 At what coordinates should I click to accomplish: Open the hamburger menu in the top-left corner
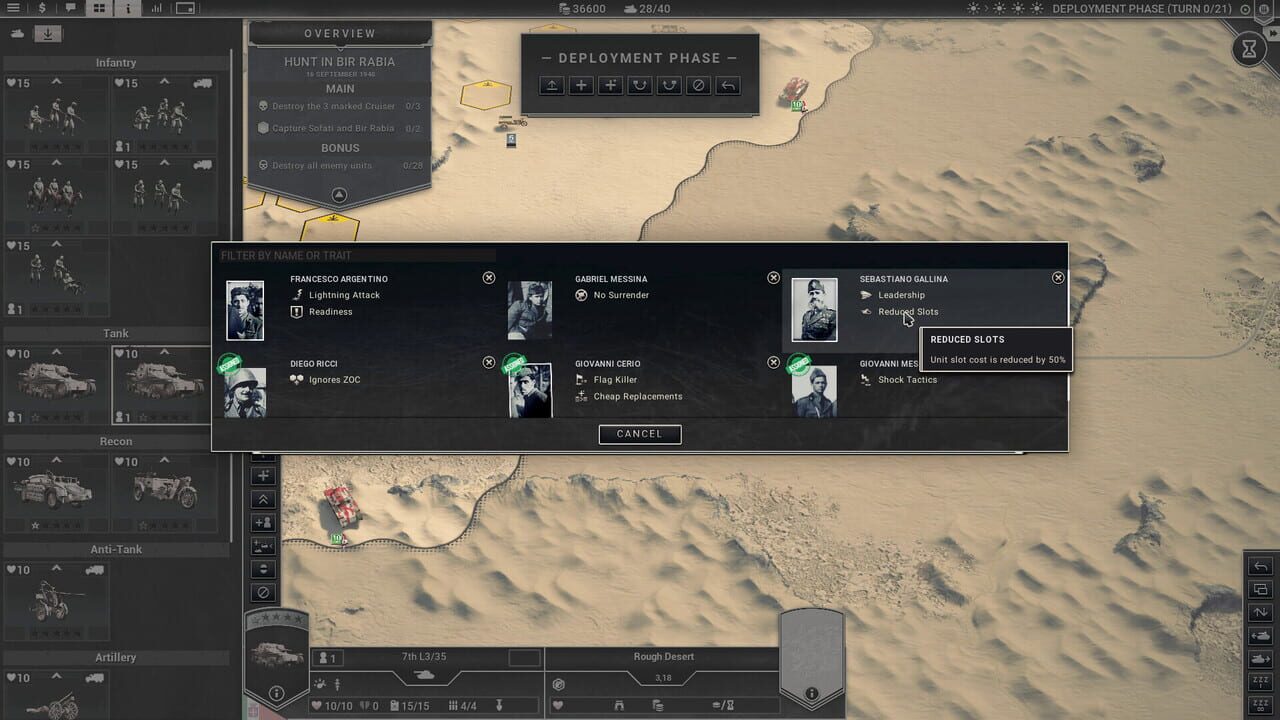coord(13,9)
